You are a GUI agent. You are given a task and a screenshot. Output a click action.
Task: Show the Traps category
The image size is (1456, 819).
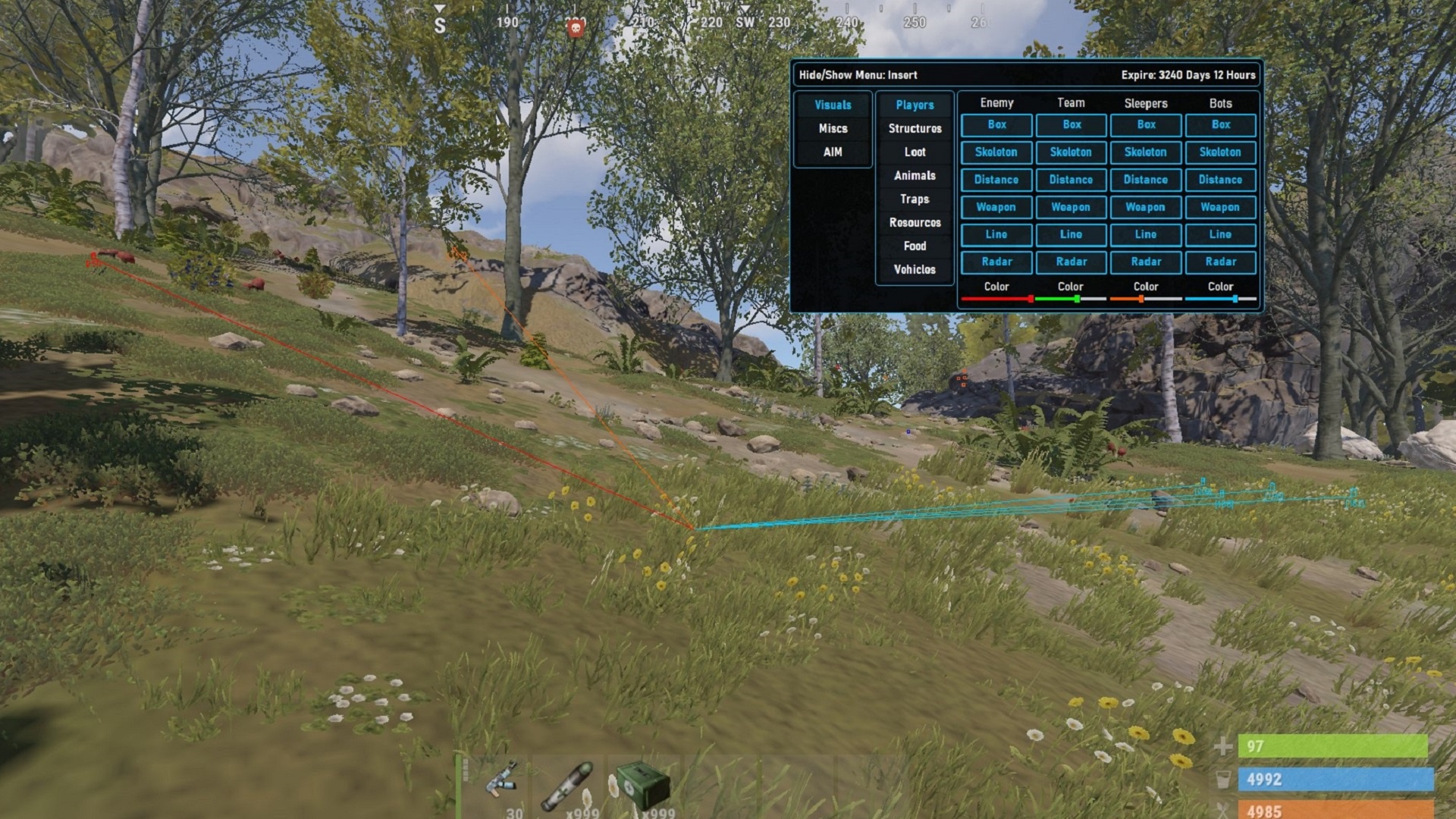pyautogui.click(x=915, y=199)
